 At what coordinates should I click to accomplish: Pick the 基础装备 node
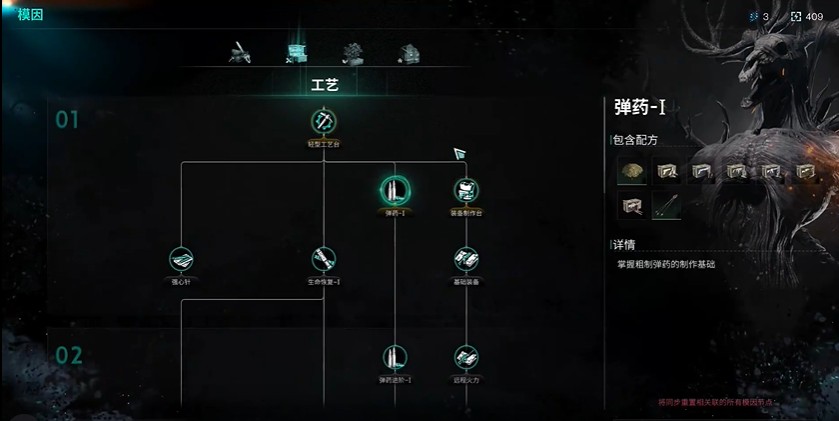point(465,259)
